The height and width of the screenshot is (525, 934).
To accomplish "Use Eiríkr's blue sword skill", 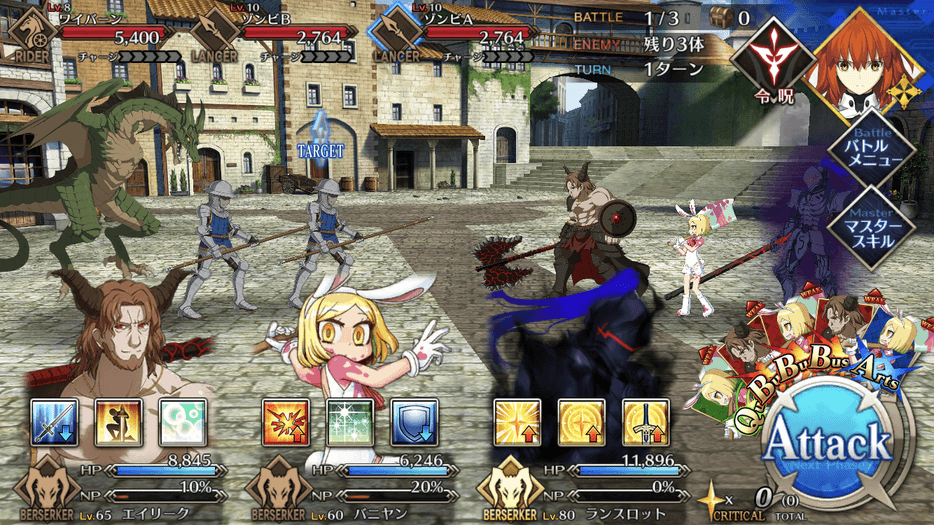I will click(54, 423).
